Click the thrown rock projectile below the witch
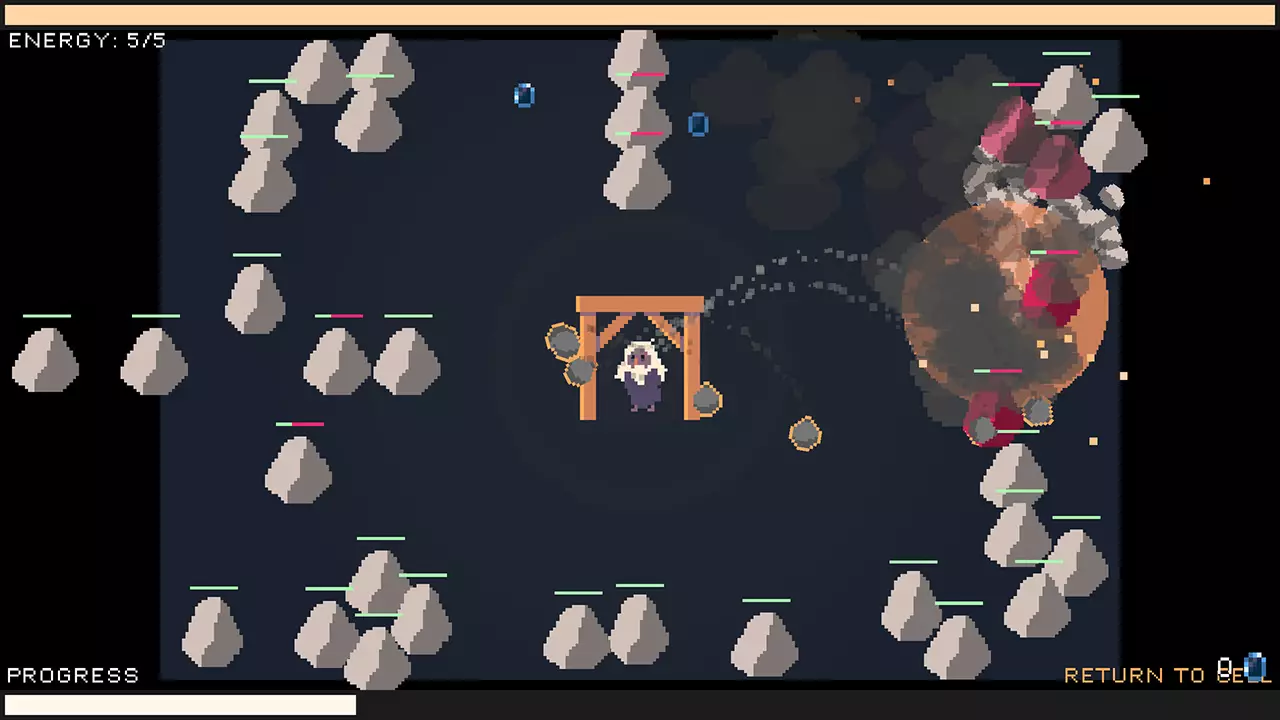Image resolution: width=1280 pixels, height=720 pixels. (x=806, y=435)
